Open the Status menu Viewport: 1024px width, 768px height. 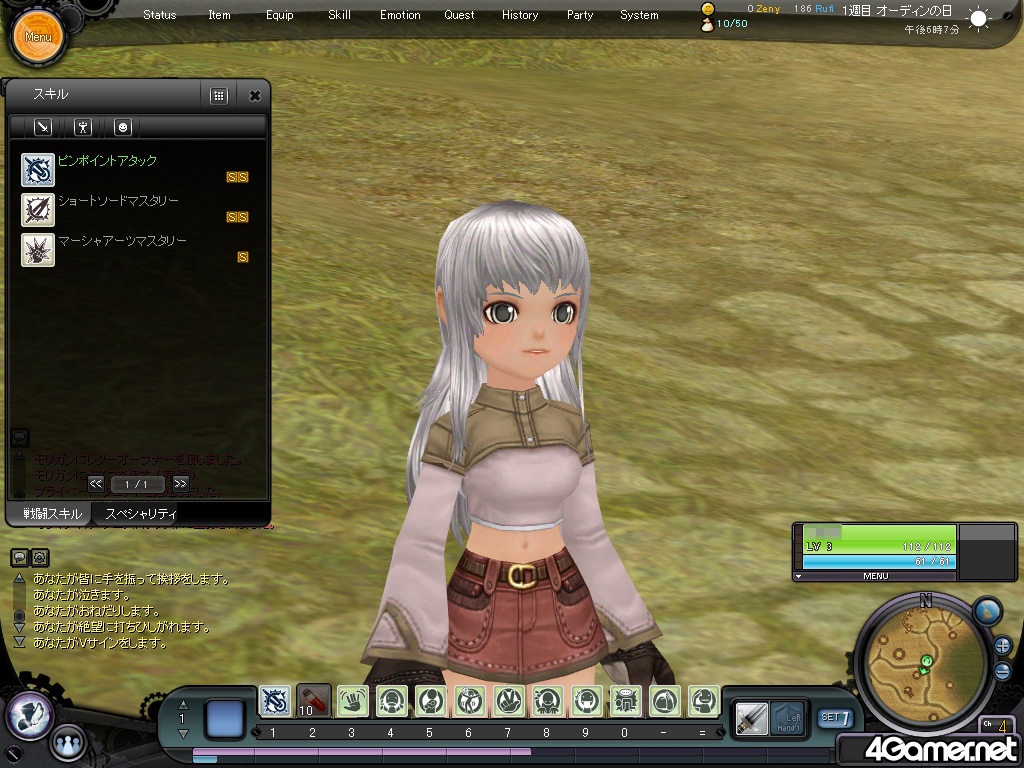(x=159, y=15)
